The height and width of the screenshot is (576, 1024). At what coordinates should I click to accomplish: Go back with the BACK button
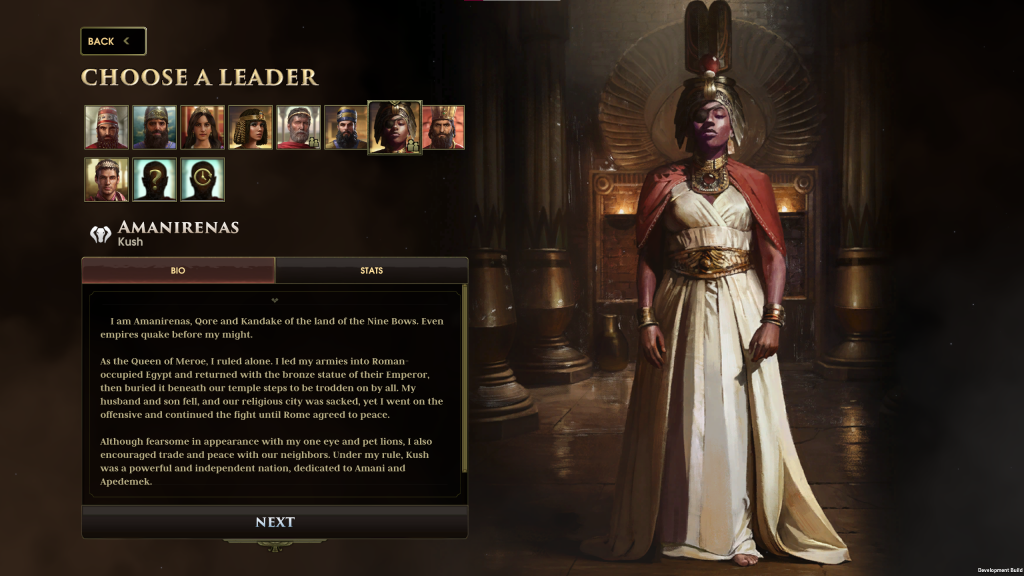pyautogui.click(x=113, y=41)
